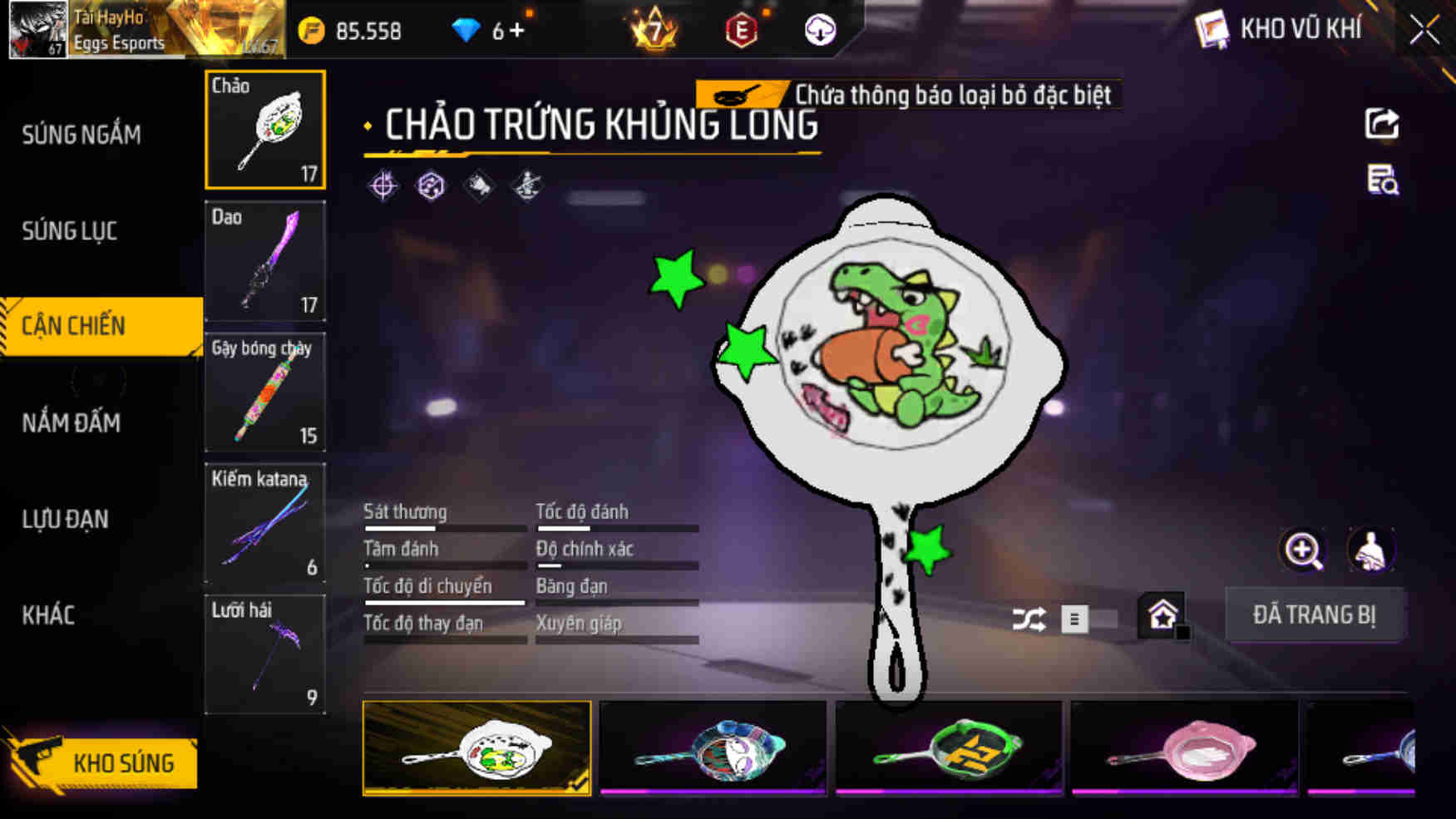Viewport: 1456px width, 819px height.
Task: Open the Kiếm katana weapon list
Action: coord(264,522)
